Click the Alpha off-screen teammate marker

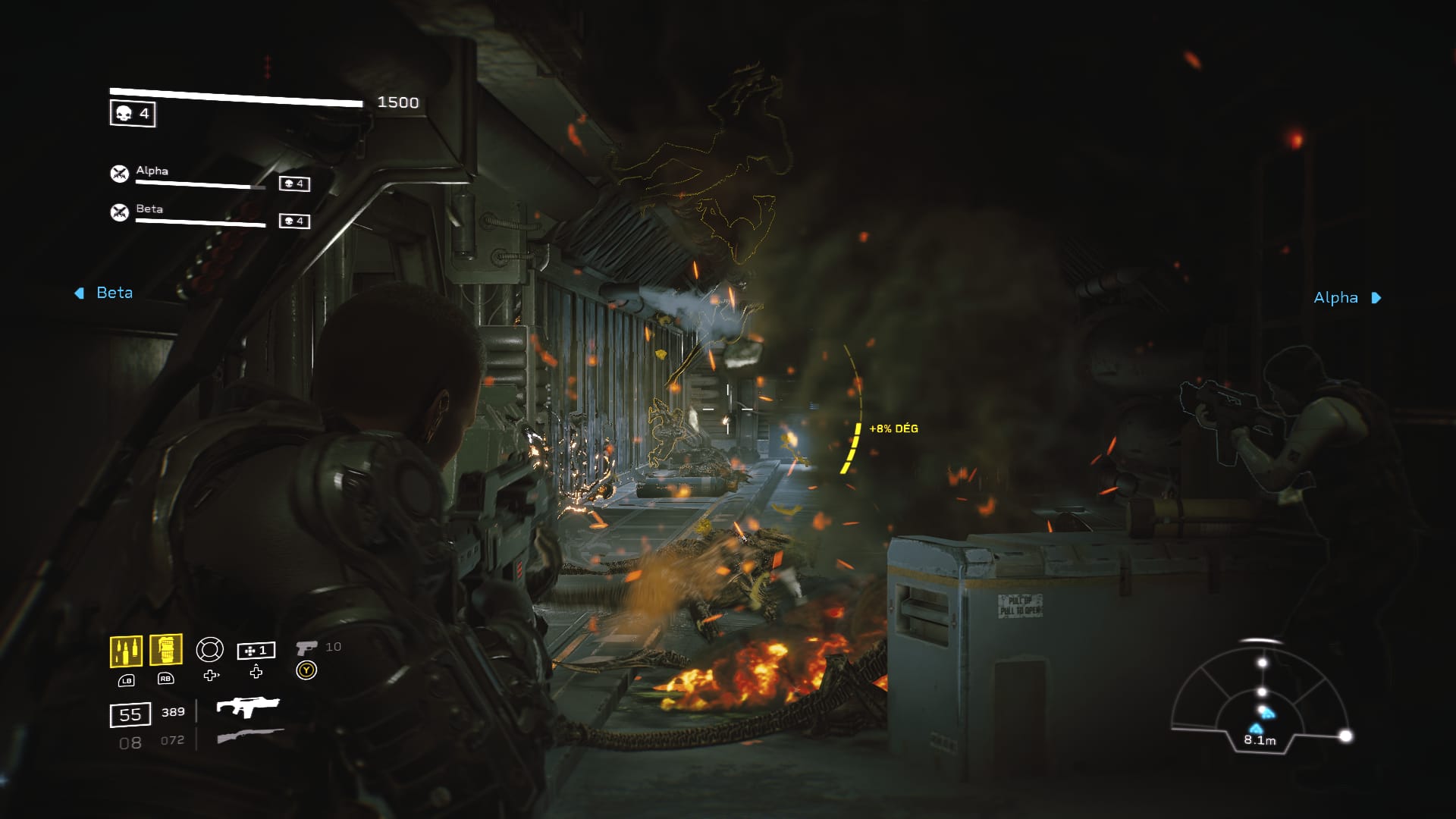[1347, 298]
